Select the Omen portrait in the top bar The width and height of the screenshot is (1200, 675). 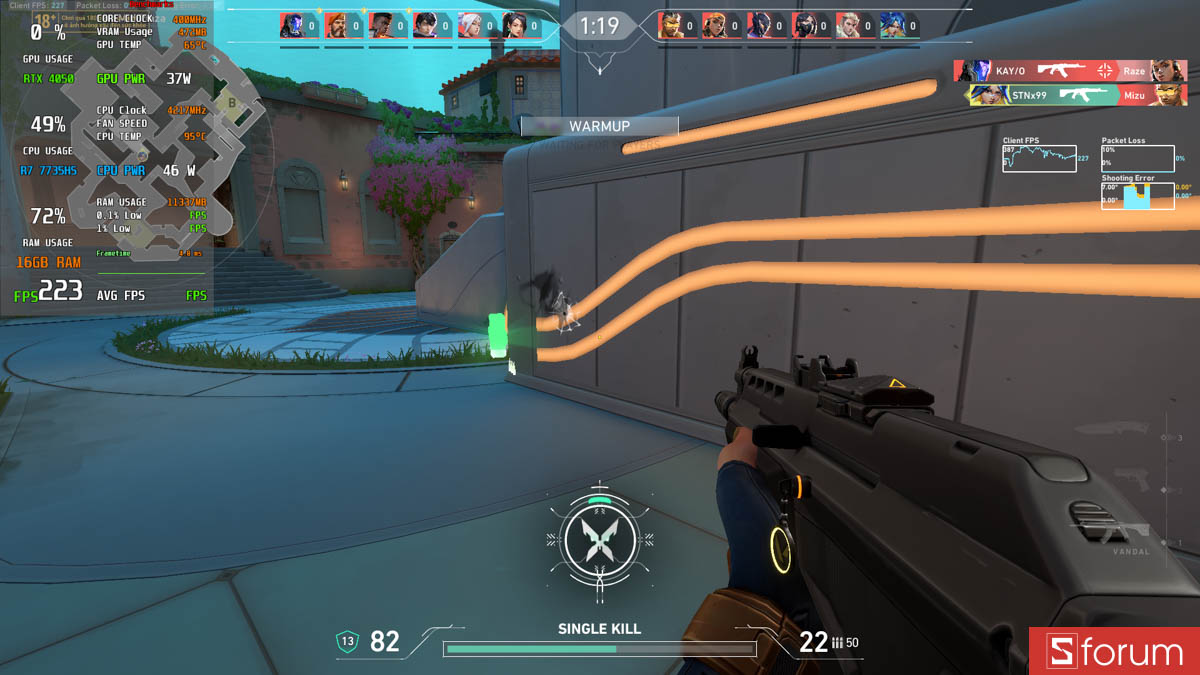click(x=291, y=25)
